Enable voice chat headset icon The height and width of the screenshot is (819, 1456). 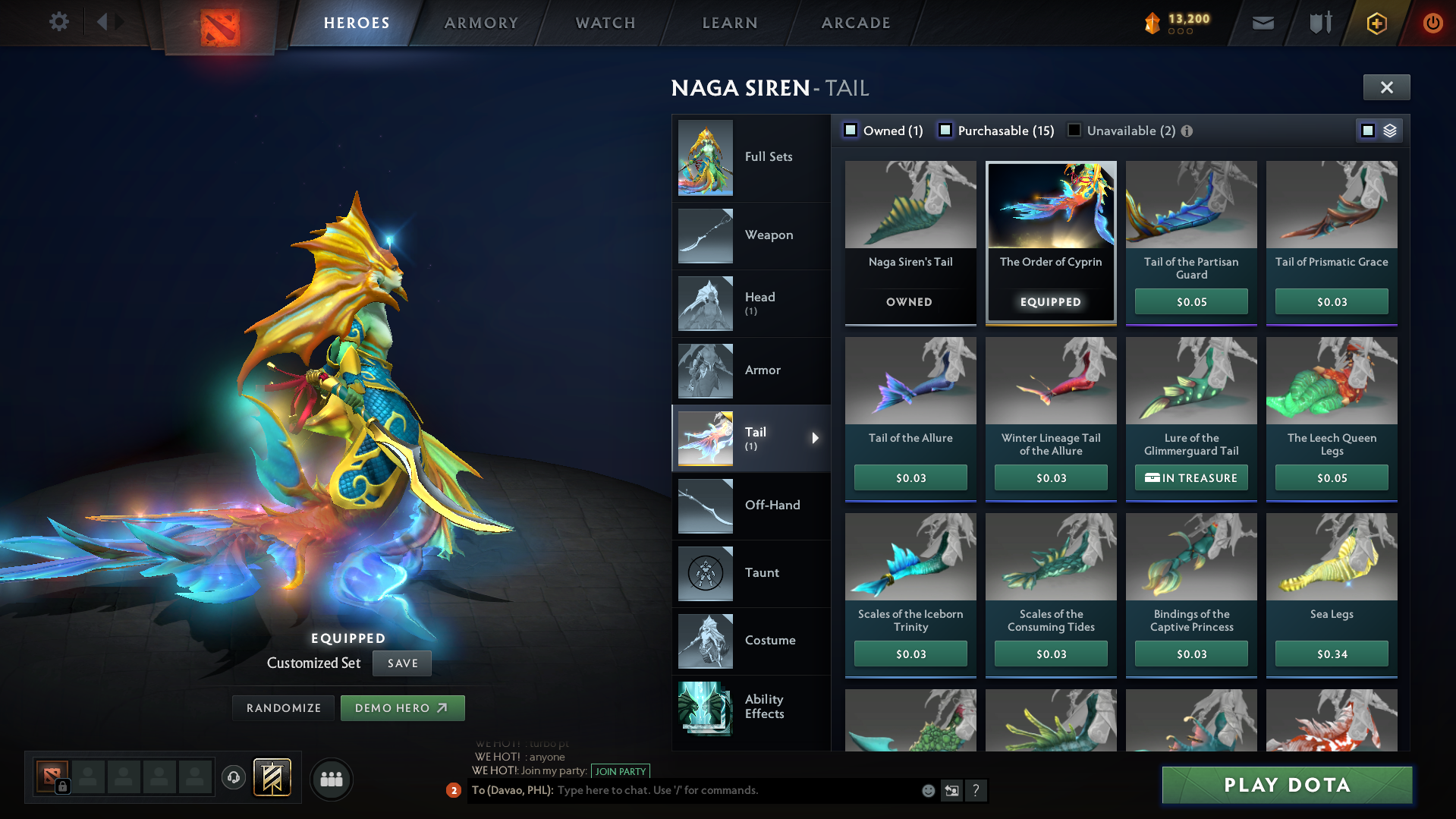(x=233, y=779)
